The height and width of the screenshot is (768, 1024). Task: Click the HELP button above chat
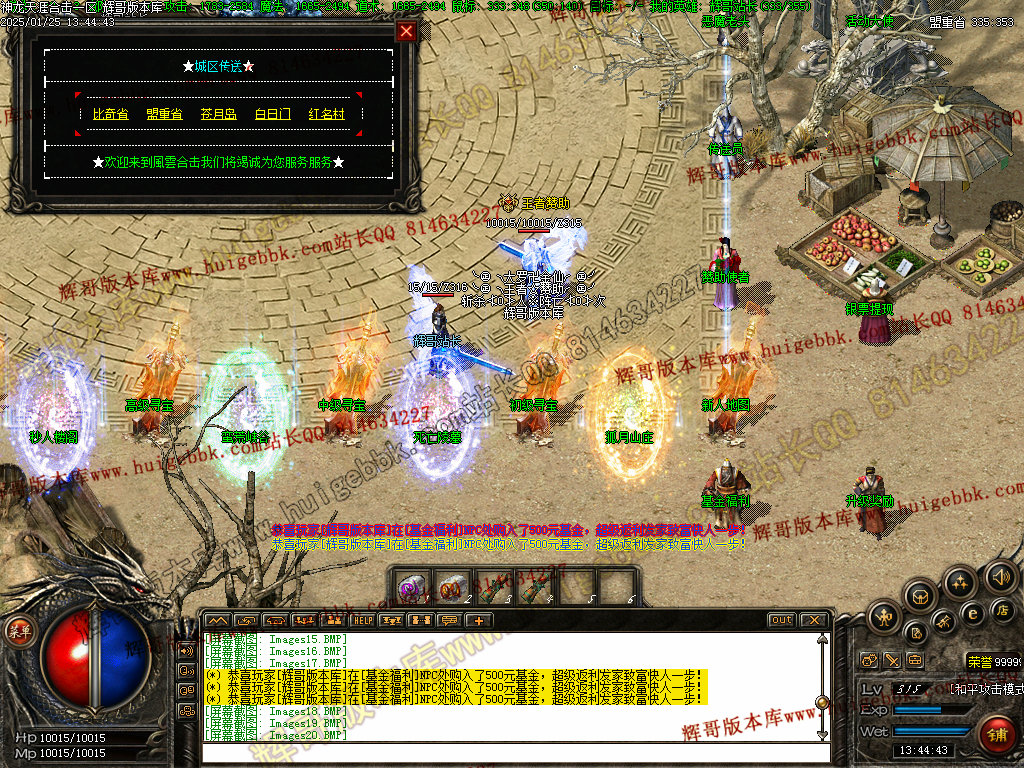pyautogui.click(x=362, y=620)
